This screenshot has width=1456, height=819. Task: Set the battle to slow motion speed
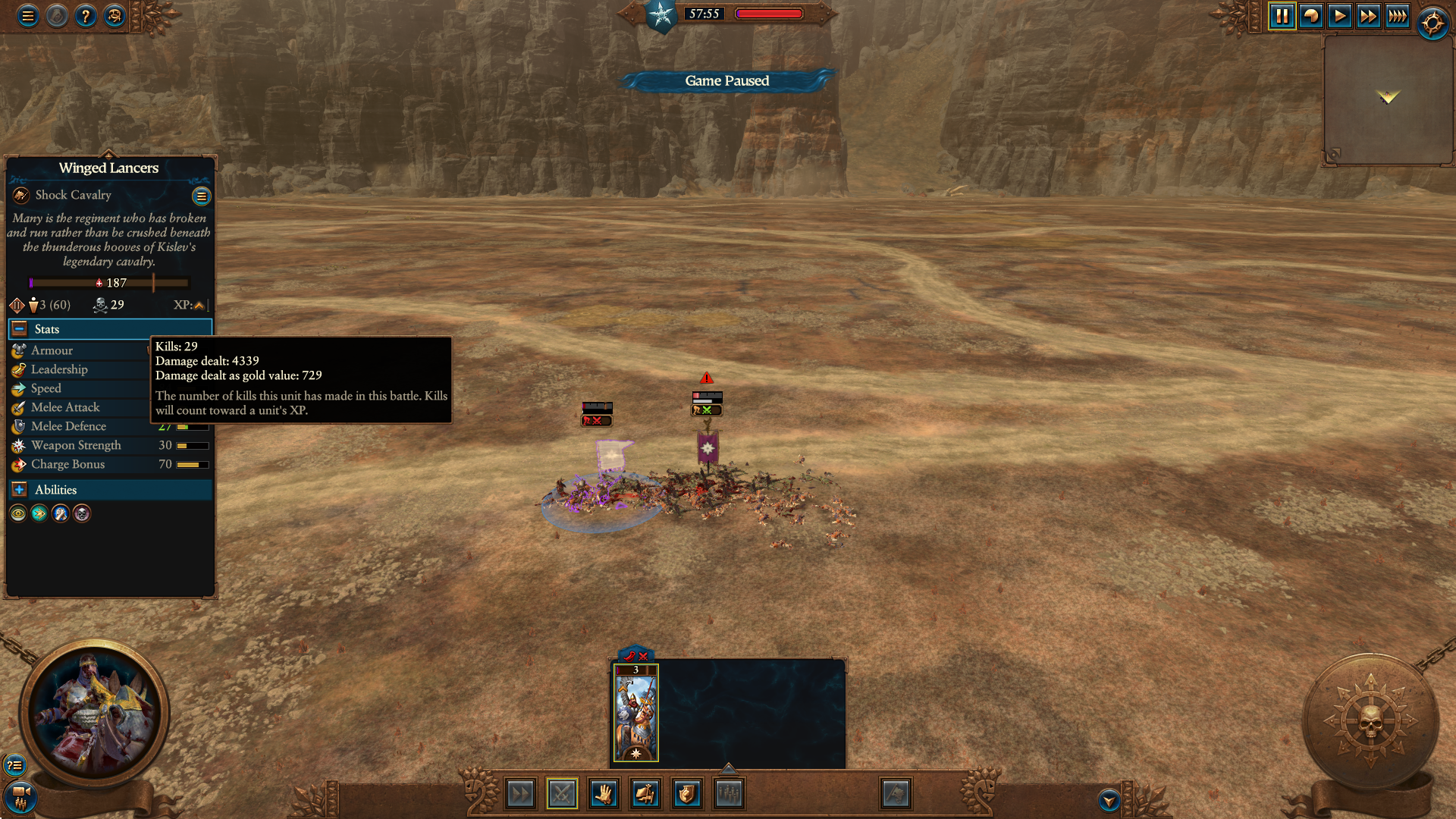[x=1311, y=16]
